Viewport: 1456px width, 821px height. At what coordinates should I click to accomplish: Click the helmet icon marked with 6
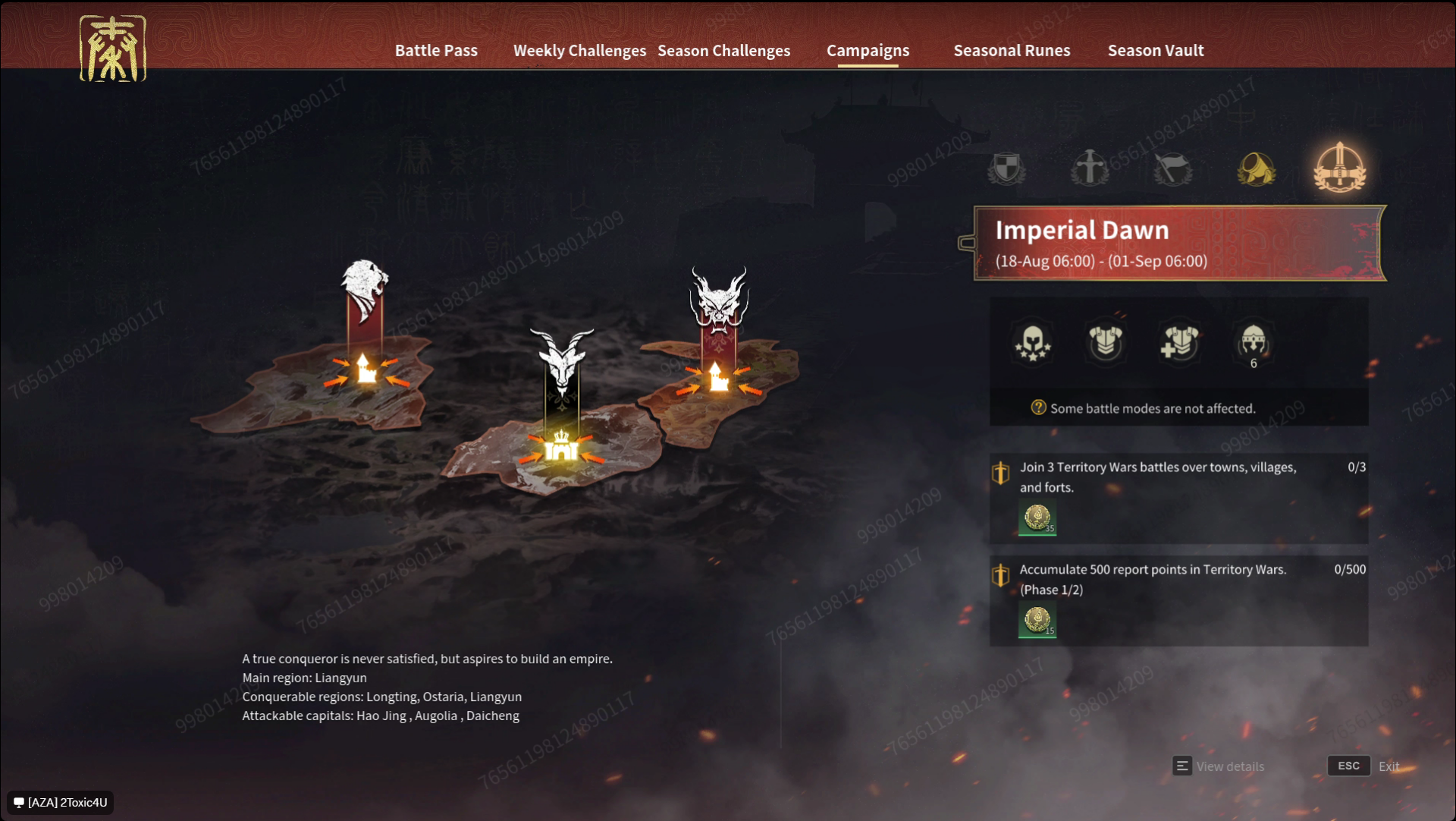pos(1253,343)
